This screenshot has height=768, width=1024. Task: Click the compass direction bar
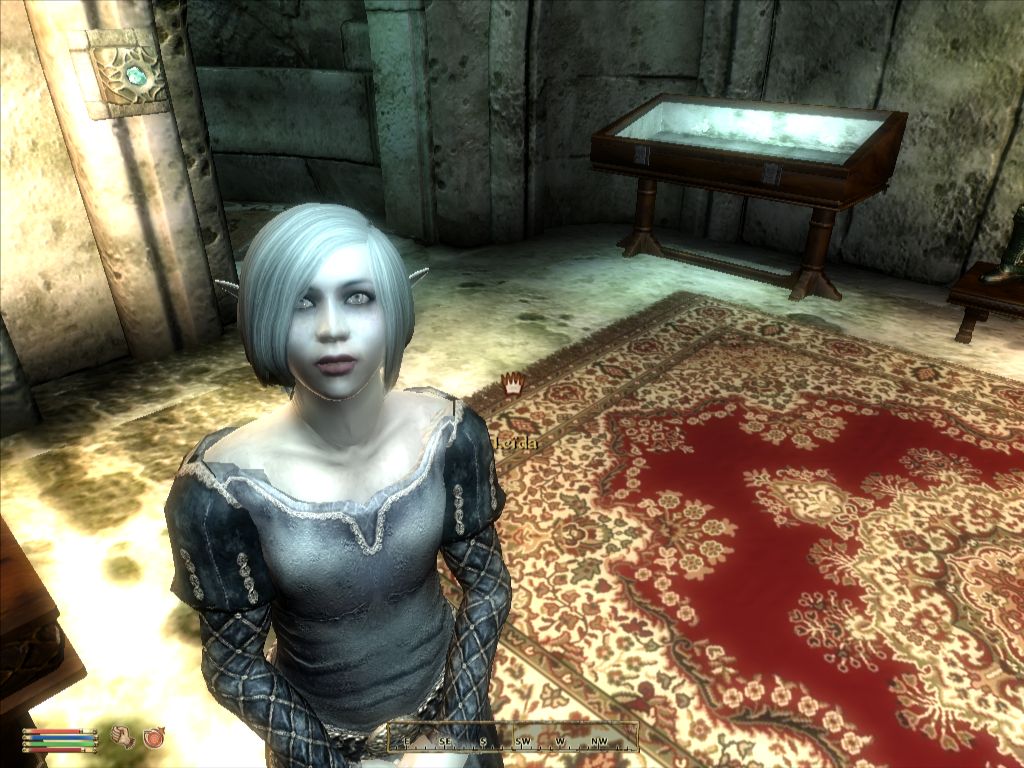tap(513, 738)
